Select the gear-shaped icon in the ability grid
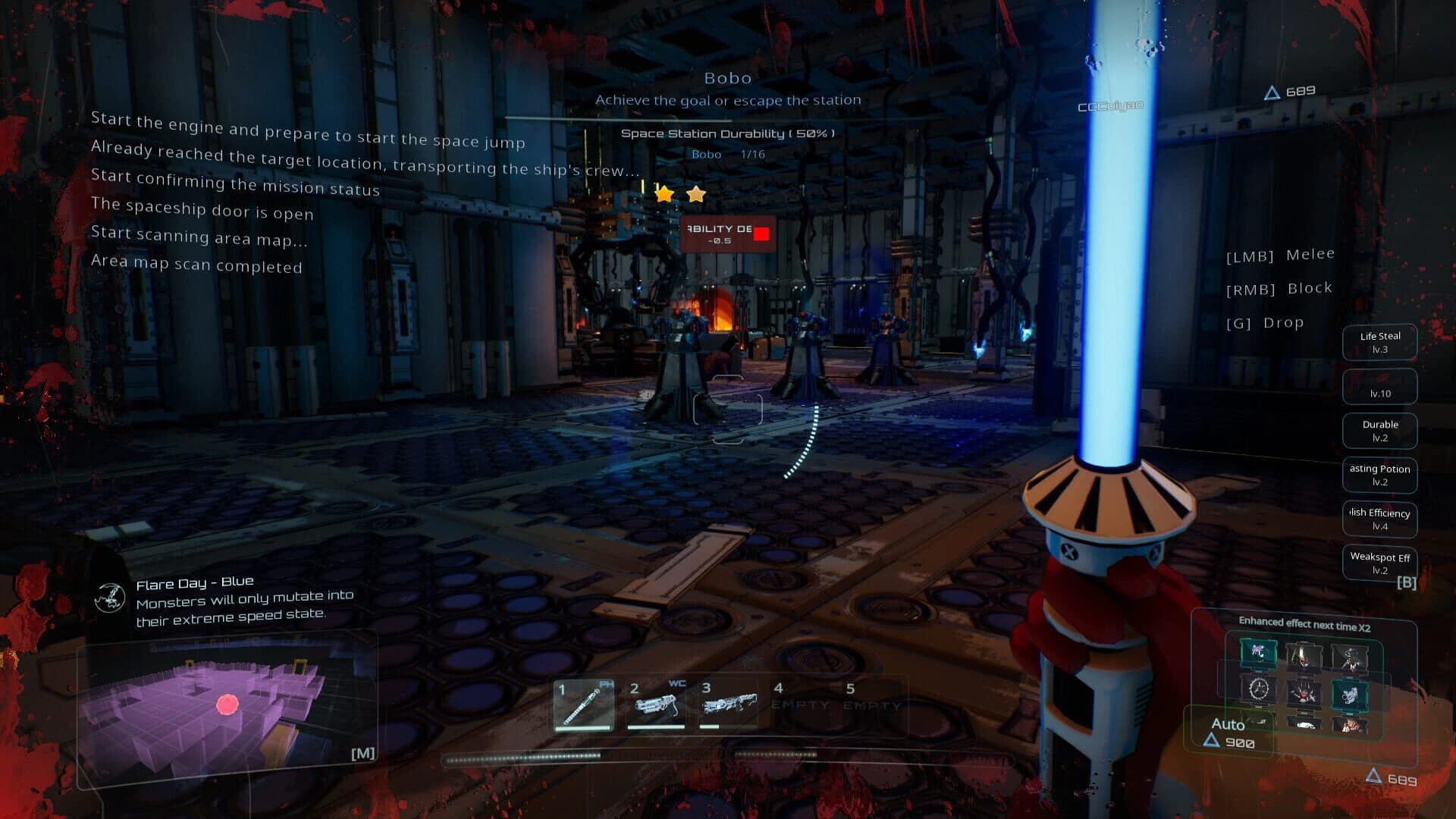This screenshot has height=819, width=1456. [1257, 690]
